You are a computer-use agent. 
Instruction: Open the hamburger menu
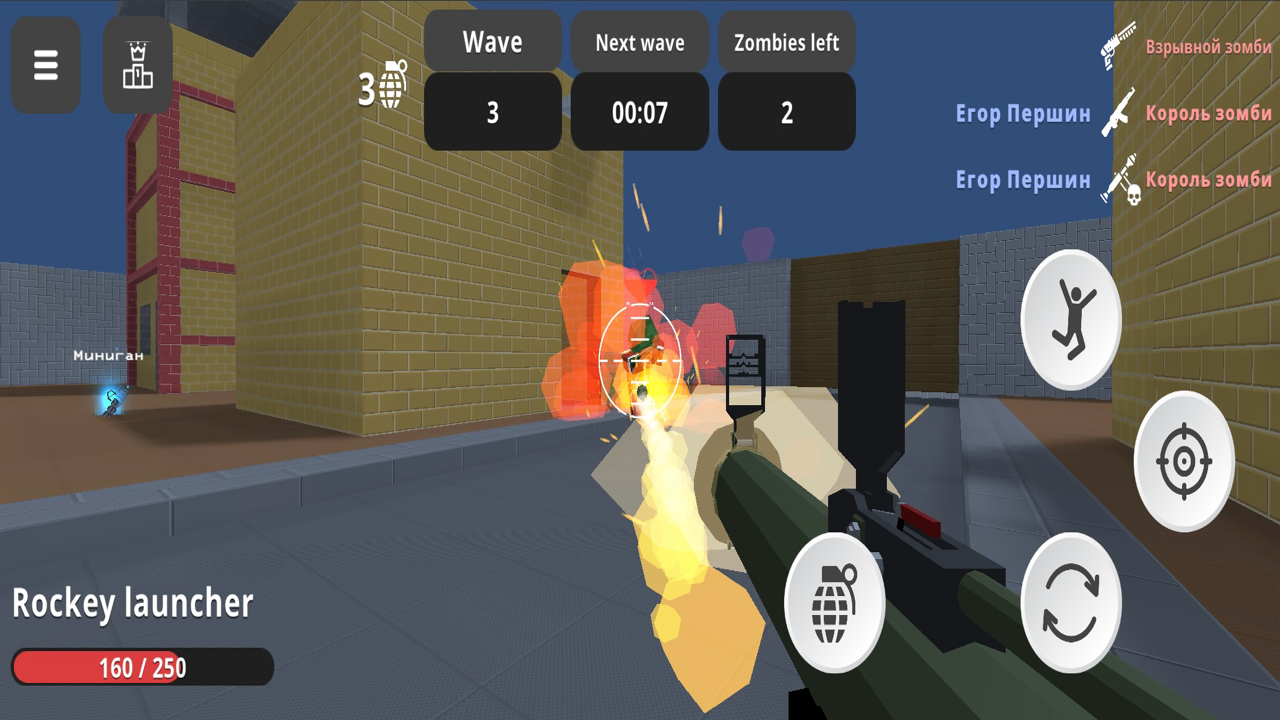point(45,65)
